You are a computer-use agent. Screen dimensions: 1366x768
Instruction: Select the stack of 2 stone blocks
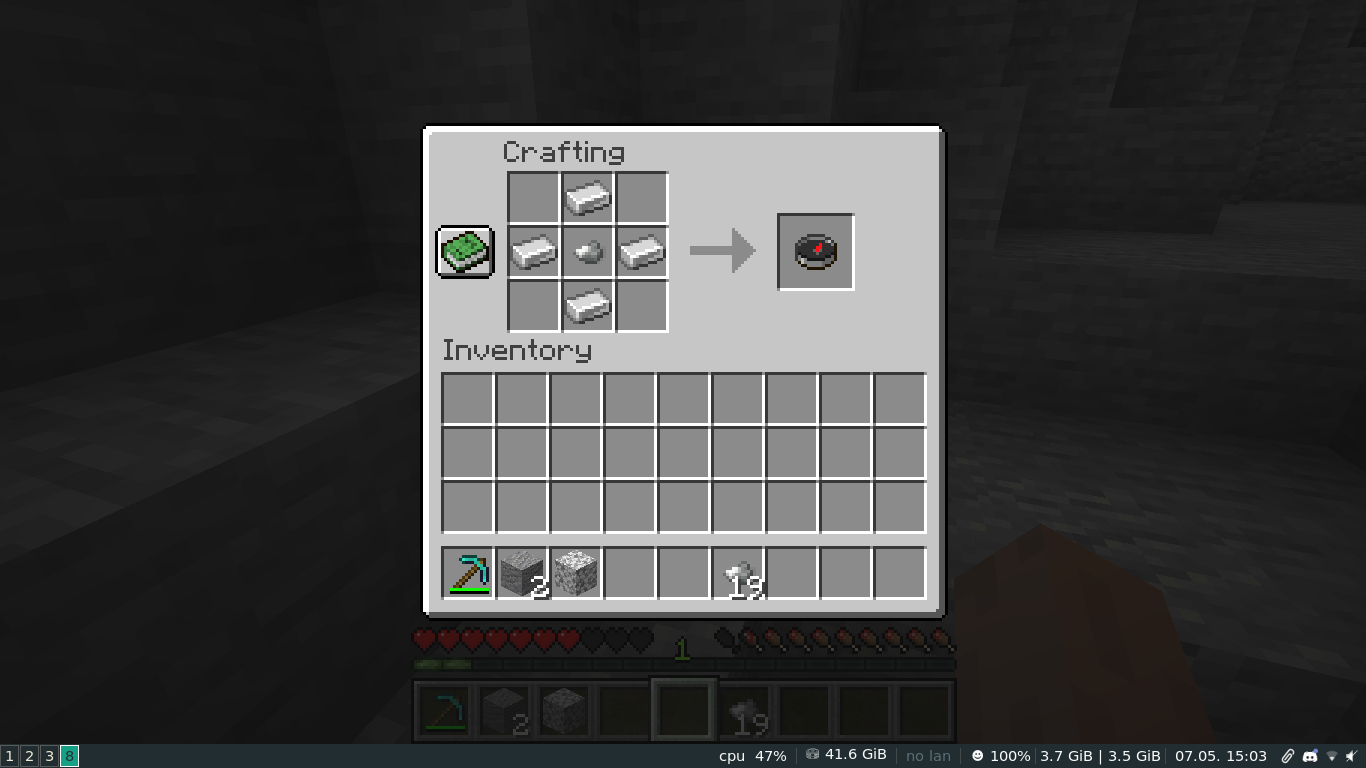(x=521, y=573)
